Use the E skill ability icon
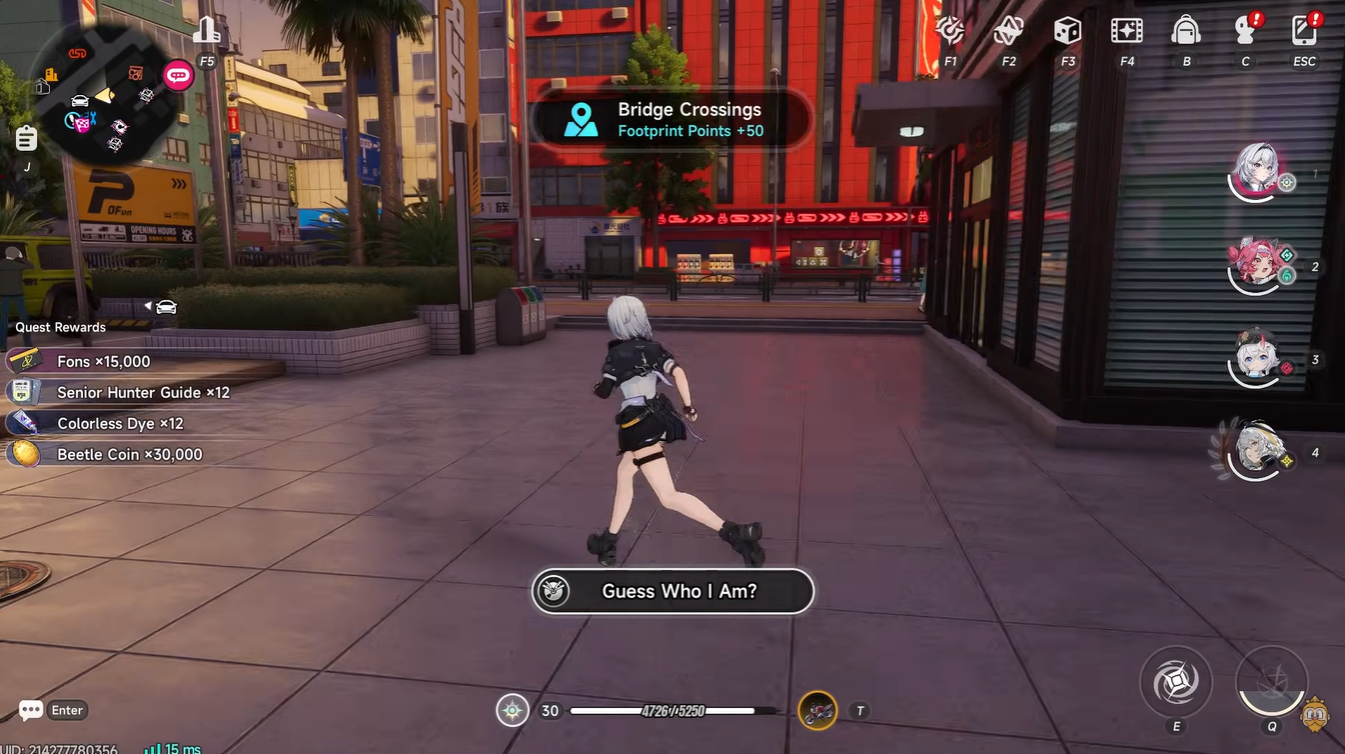Screen dimensions: 1345x754 1176,681
